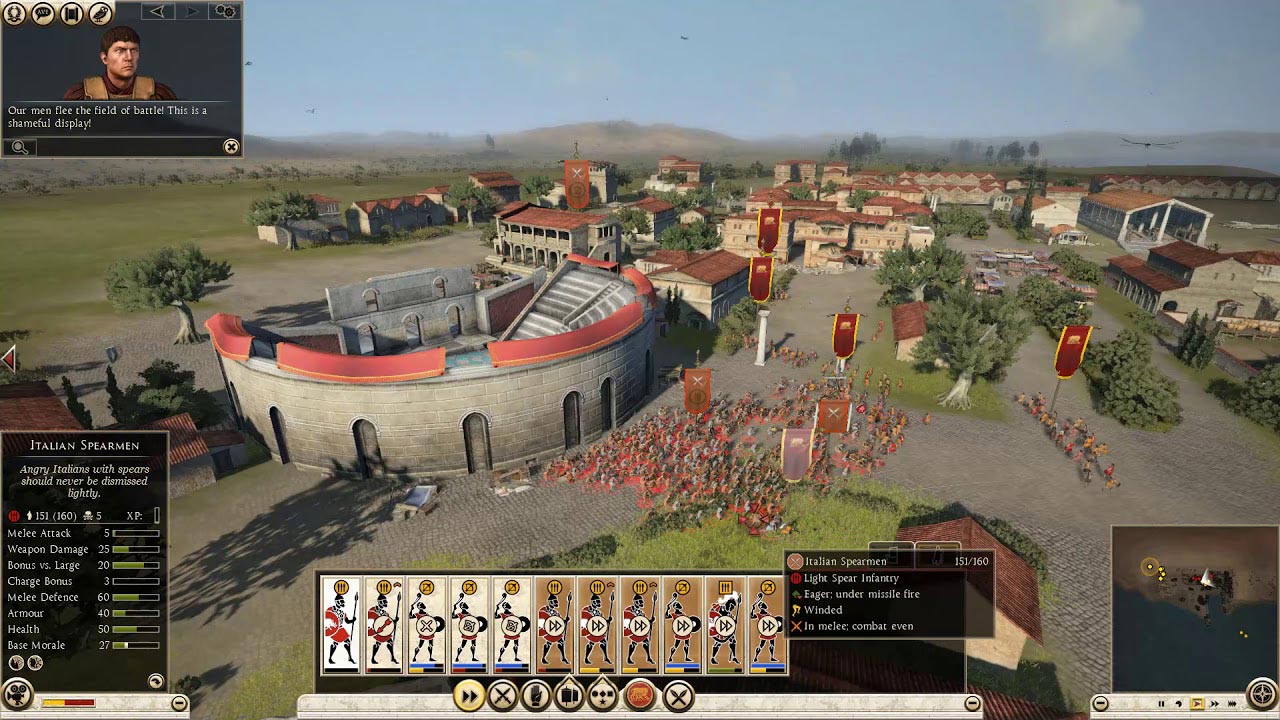The width and height of the screenshot is (1280, 720).
Task: Pause the battle from speed controls
Action: coord(1162,704)
